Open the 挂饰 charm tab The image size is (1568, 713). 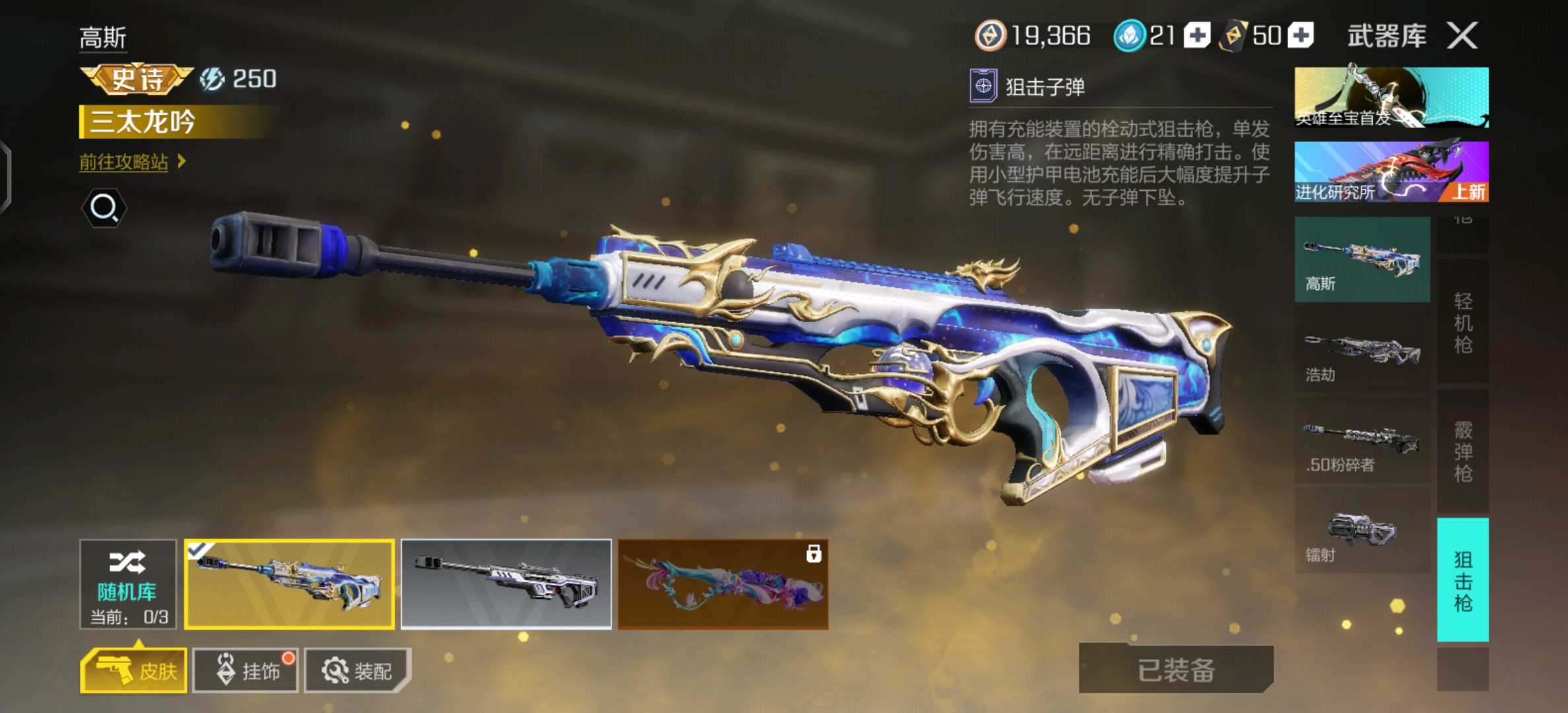pyautogui.click(x=245, y=671)
